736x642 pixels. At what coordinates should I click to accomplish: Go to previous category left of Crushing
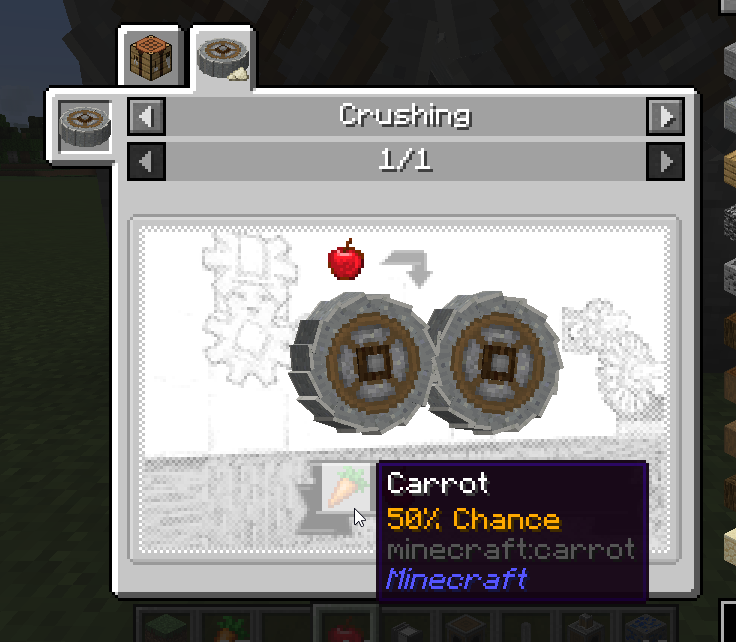pyautogui.click(x=147, y=116)
